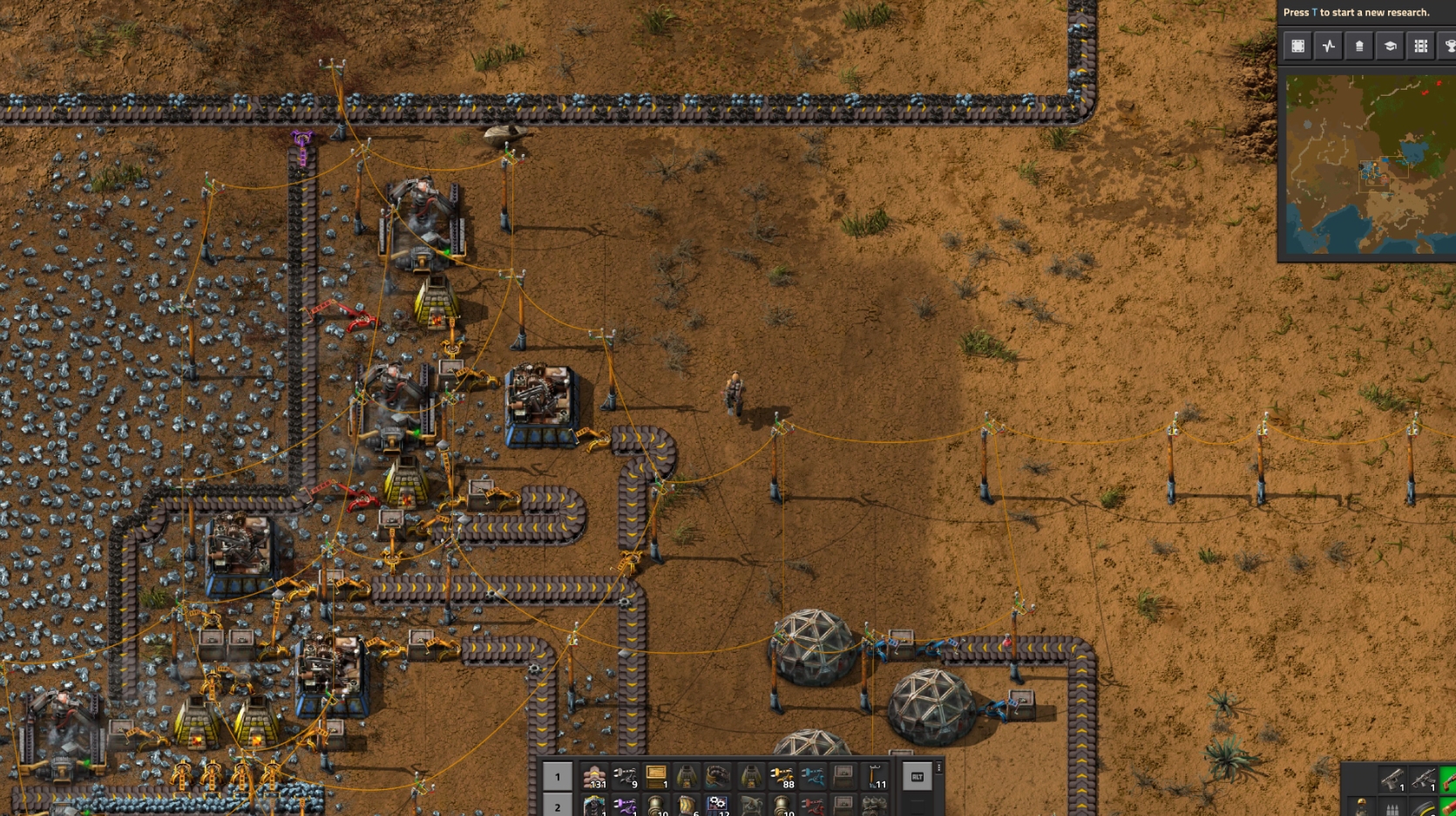Select the green ammo slot next to the guns
This screenshot has width=1456, height=816.
coord(1449,780)
